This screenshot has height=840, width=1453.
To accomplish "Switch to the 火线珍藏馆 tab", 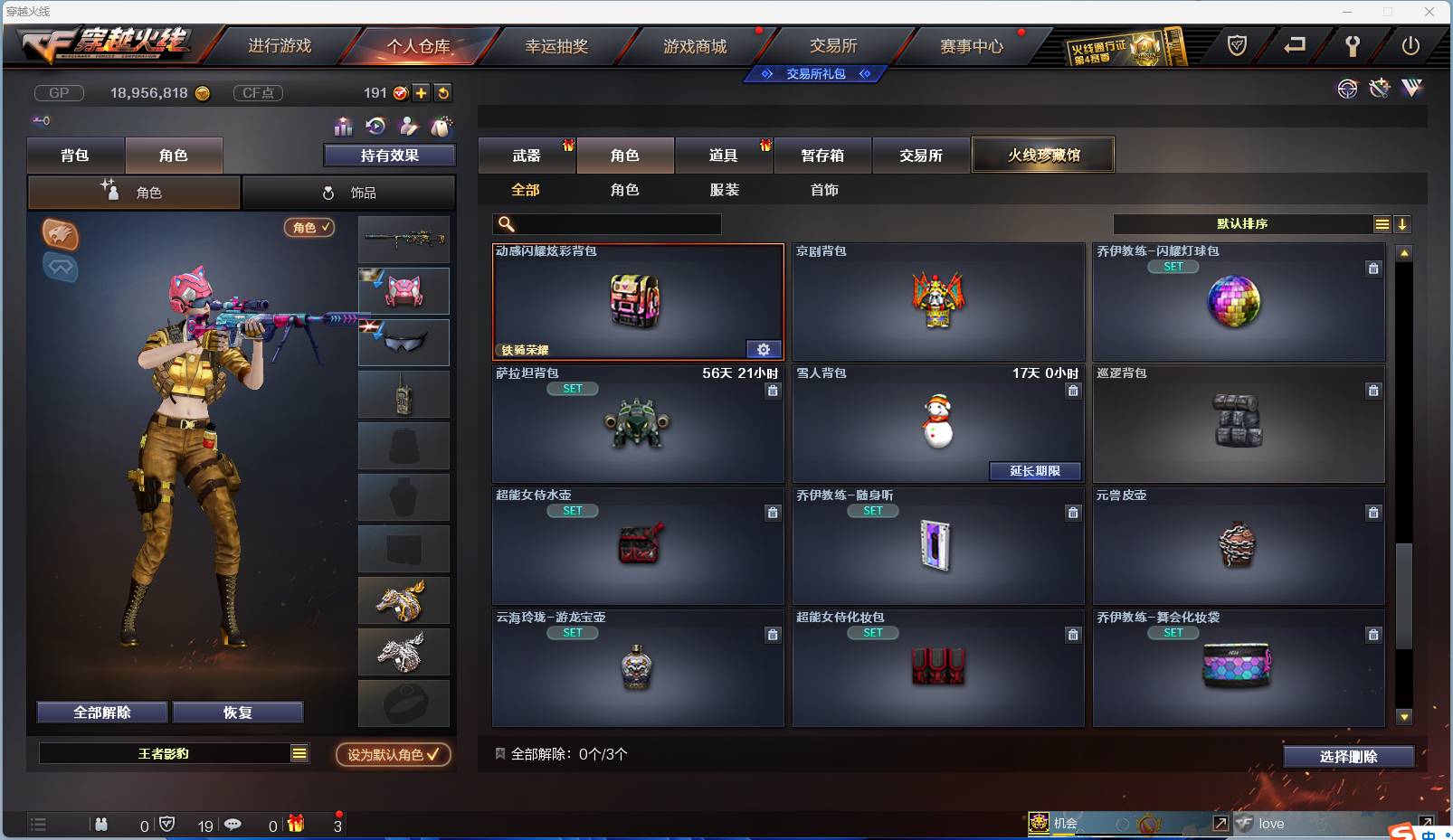I will tap(1043, 154).
